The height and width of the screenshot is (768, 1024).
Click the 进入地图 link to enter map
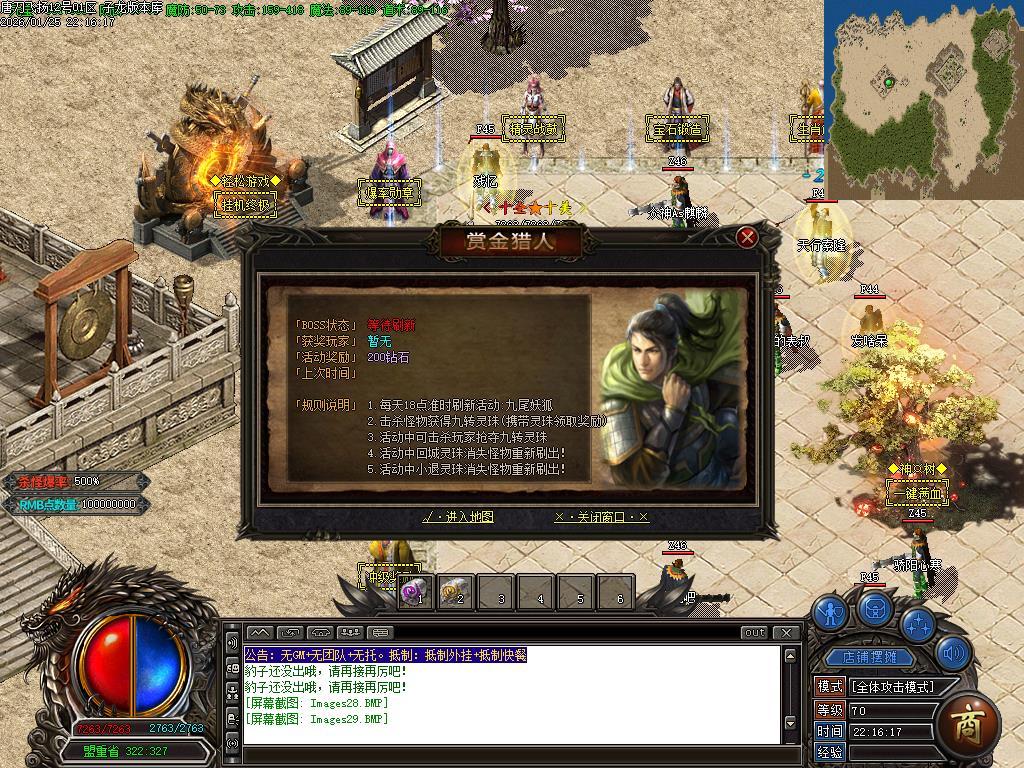pyautogui.click(x=458, y=517)
